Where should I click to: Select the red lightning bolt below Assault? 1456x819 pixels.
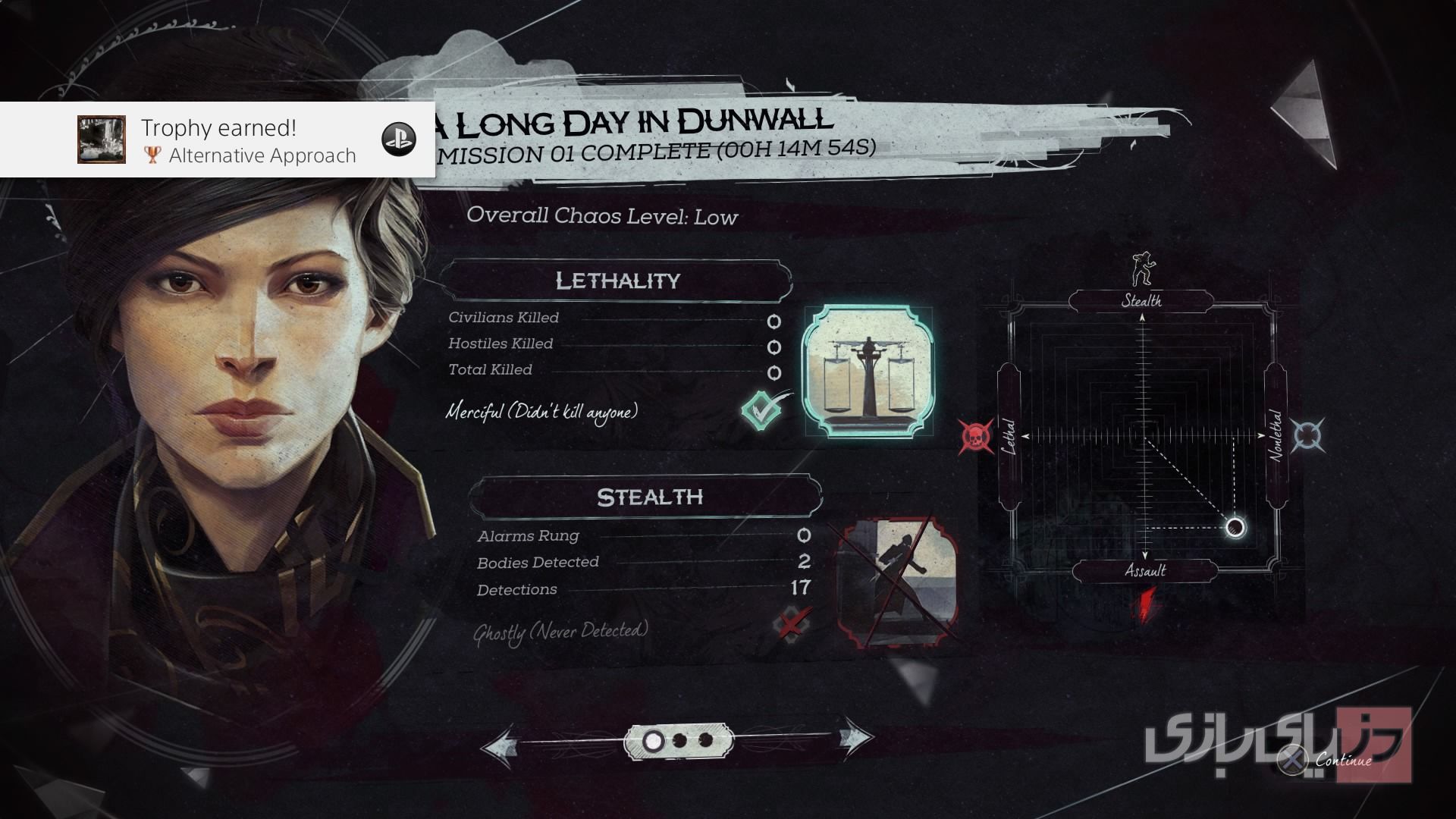click(1146, 603)
